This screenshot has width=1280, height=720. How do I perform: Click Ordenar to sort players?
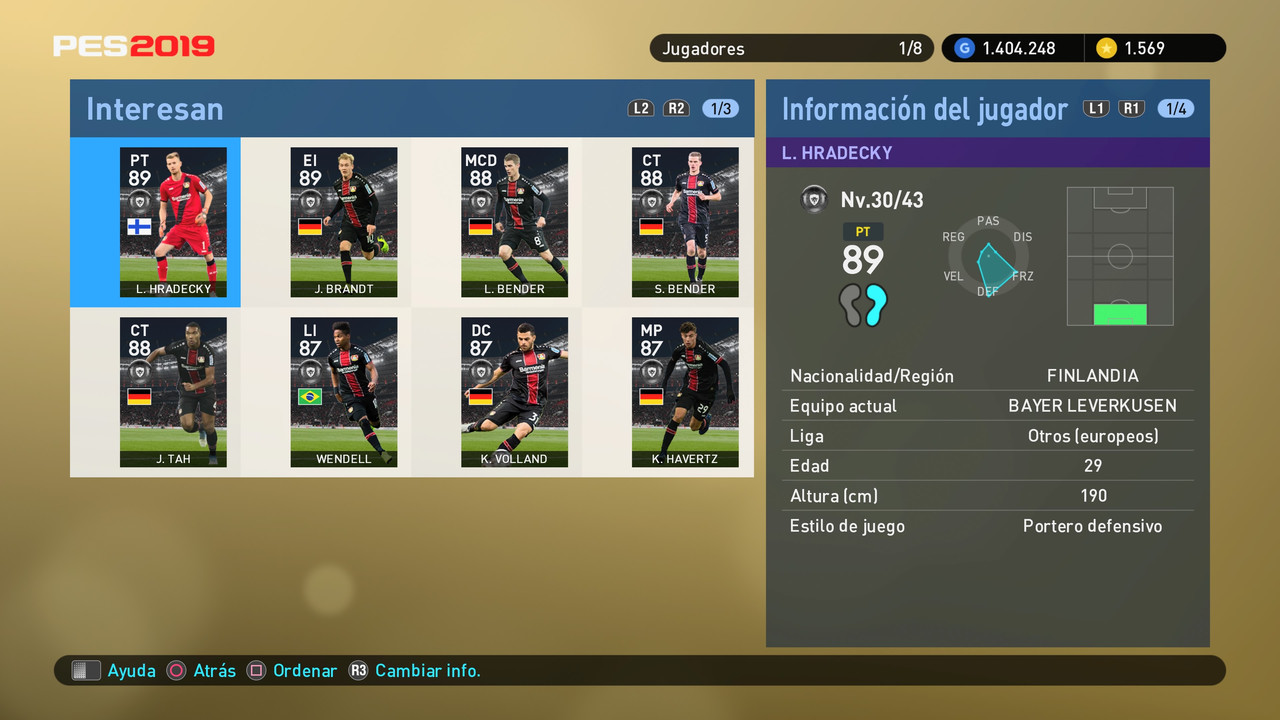(305, 671)
